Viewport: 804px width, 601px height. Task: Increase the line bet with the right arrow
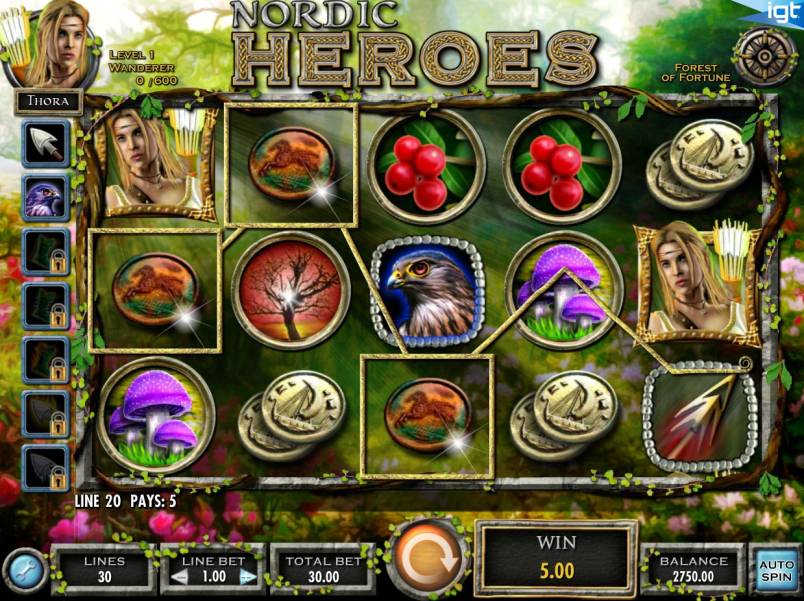coord(249,577)
